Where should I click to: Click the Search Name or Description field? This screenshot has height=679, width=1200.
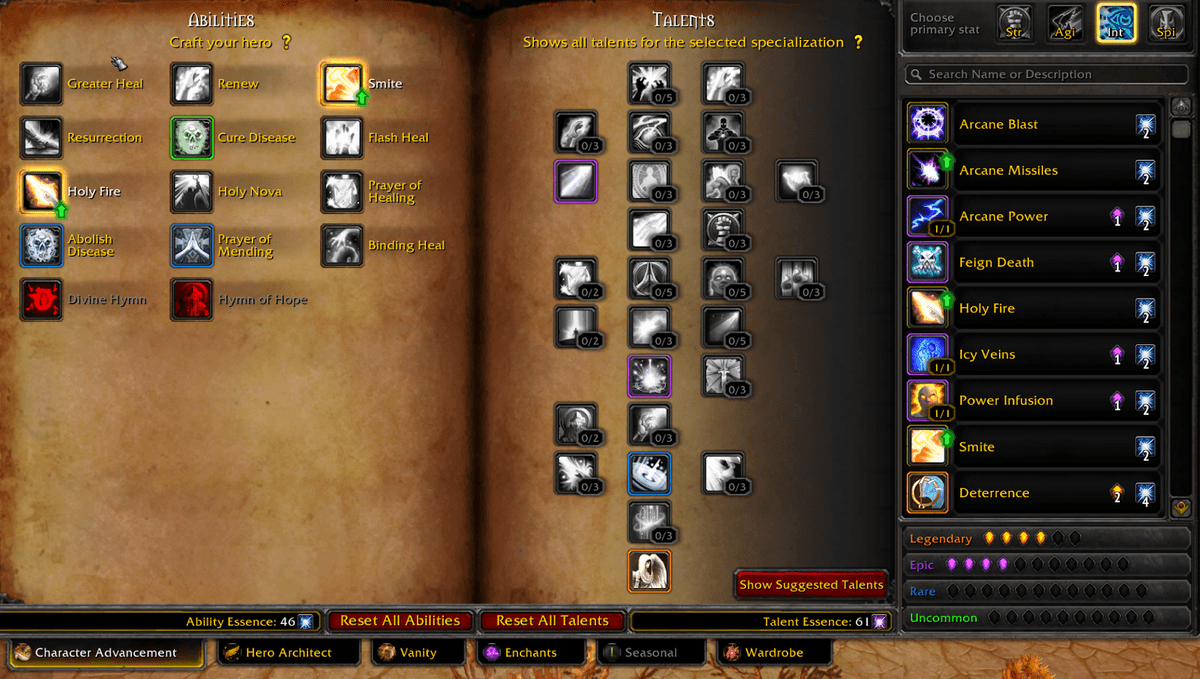click(1040, 74)
